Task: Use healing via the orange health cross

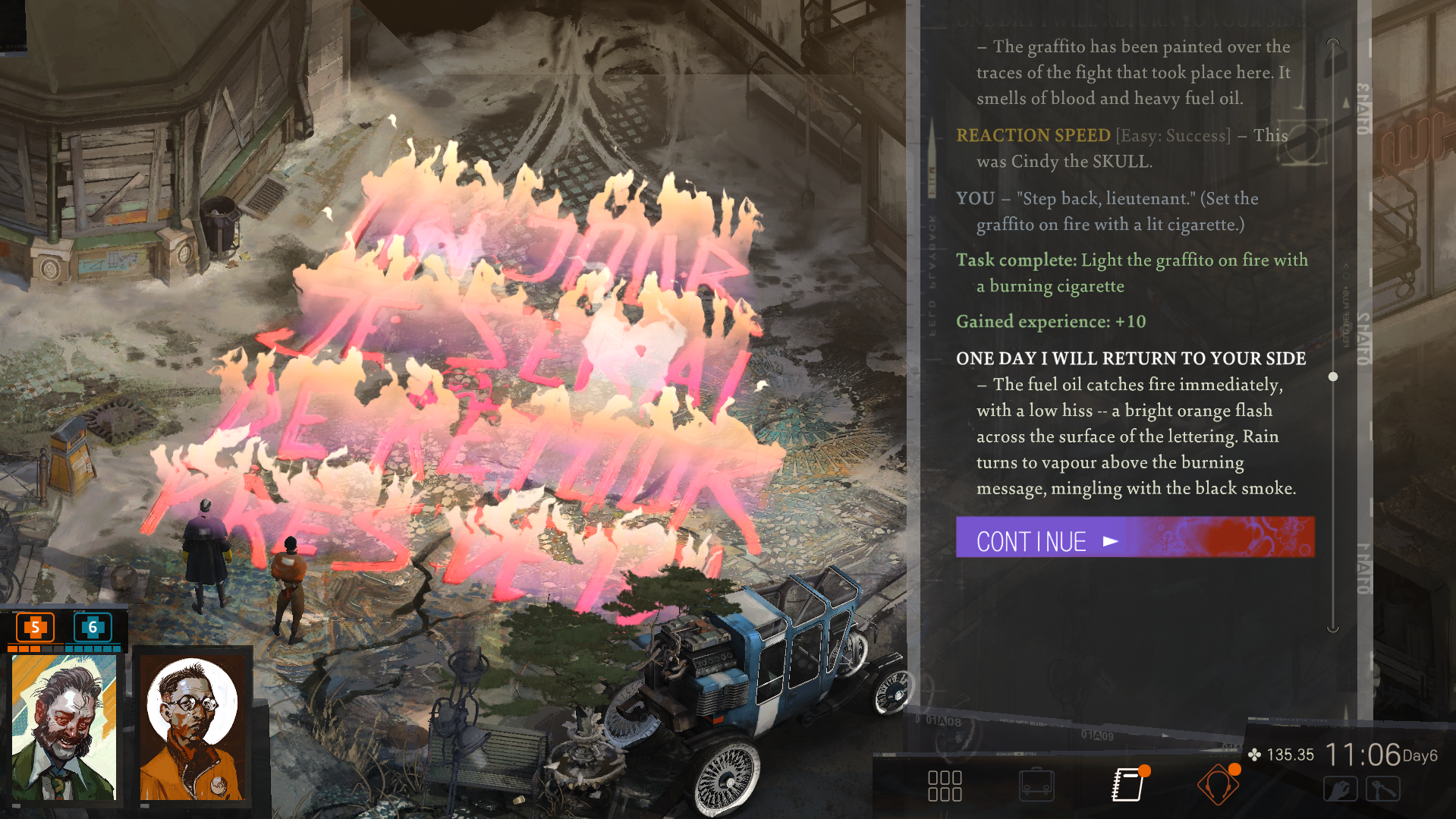Action: point(34,628)
